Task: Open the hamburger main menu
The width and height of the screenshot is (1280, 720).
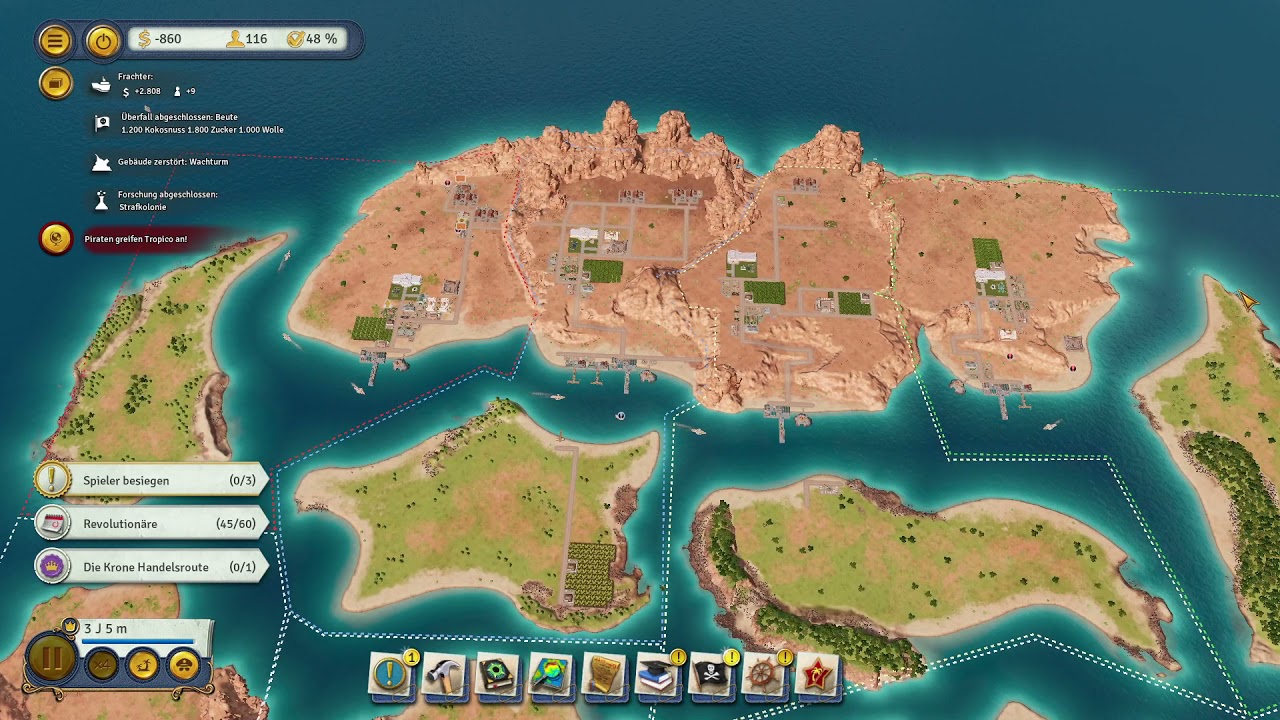Action: point(55,41)
